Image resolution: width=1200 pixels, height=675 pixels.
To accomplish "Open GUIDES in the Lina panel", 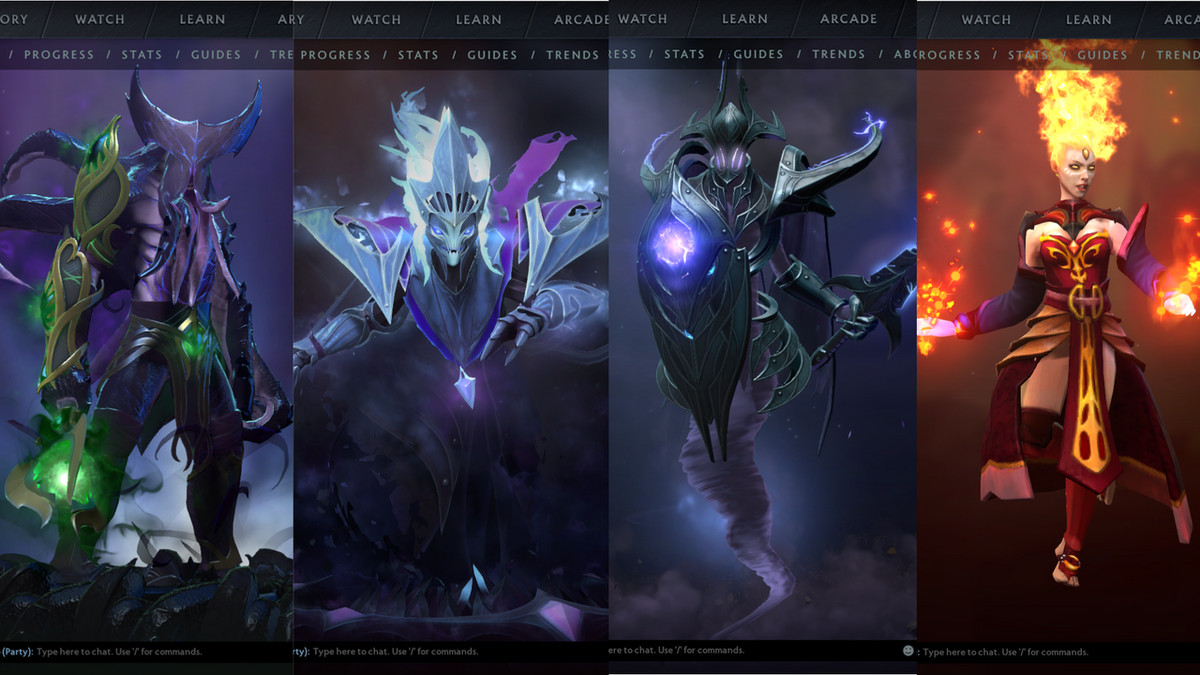I will pyautogui.click(x=1102, y=55).
